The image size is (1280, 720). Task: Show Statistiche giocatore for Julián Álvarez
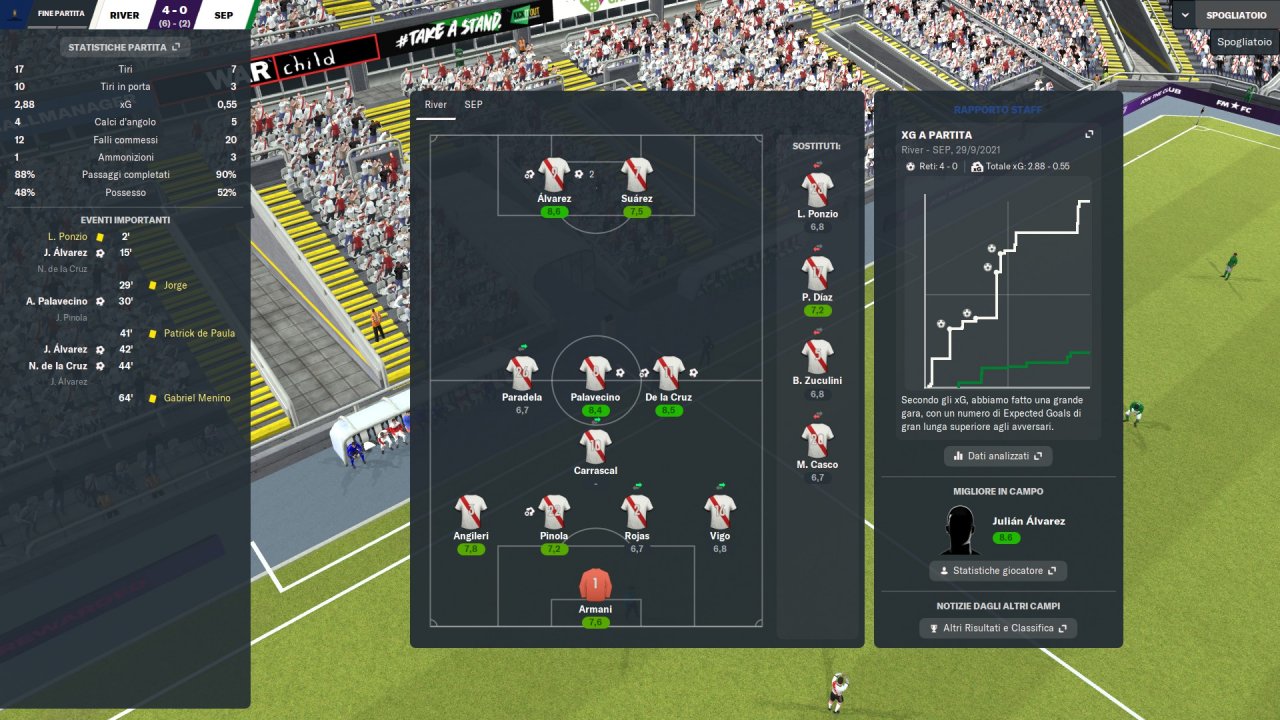[x=997, y=571]
